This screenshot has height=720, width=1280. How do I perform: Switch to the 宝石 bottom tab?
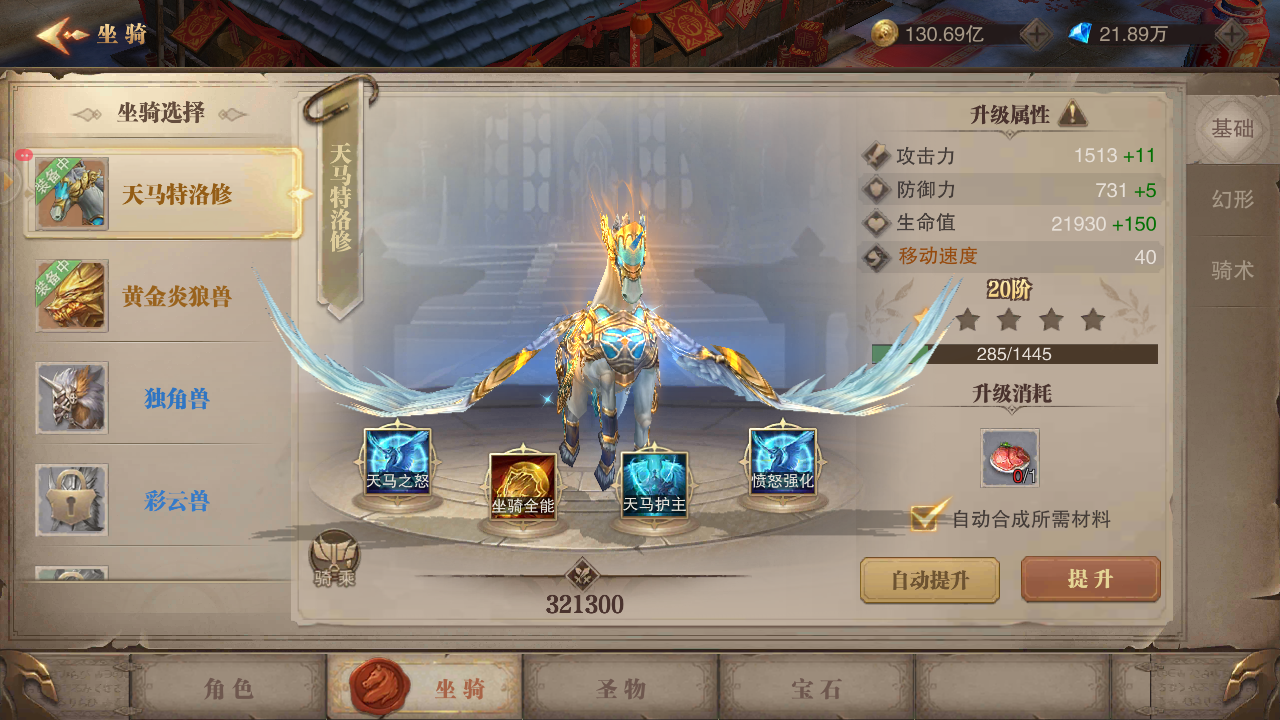click(x=816, y=688)
